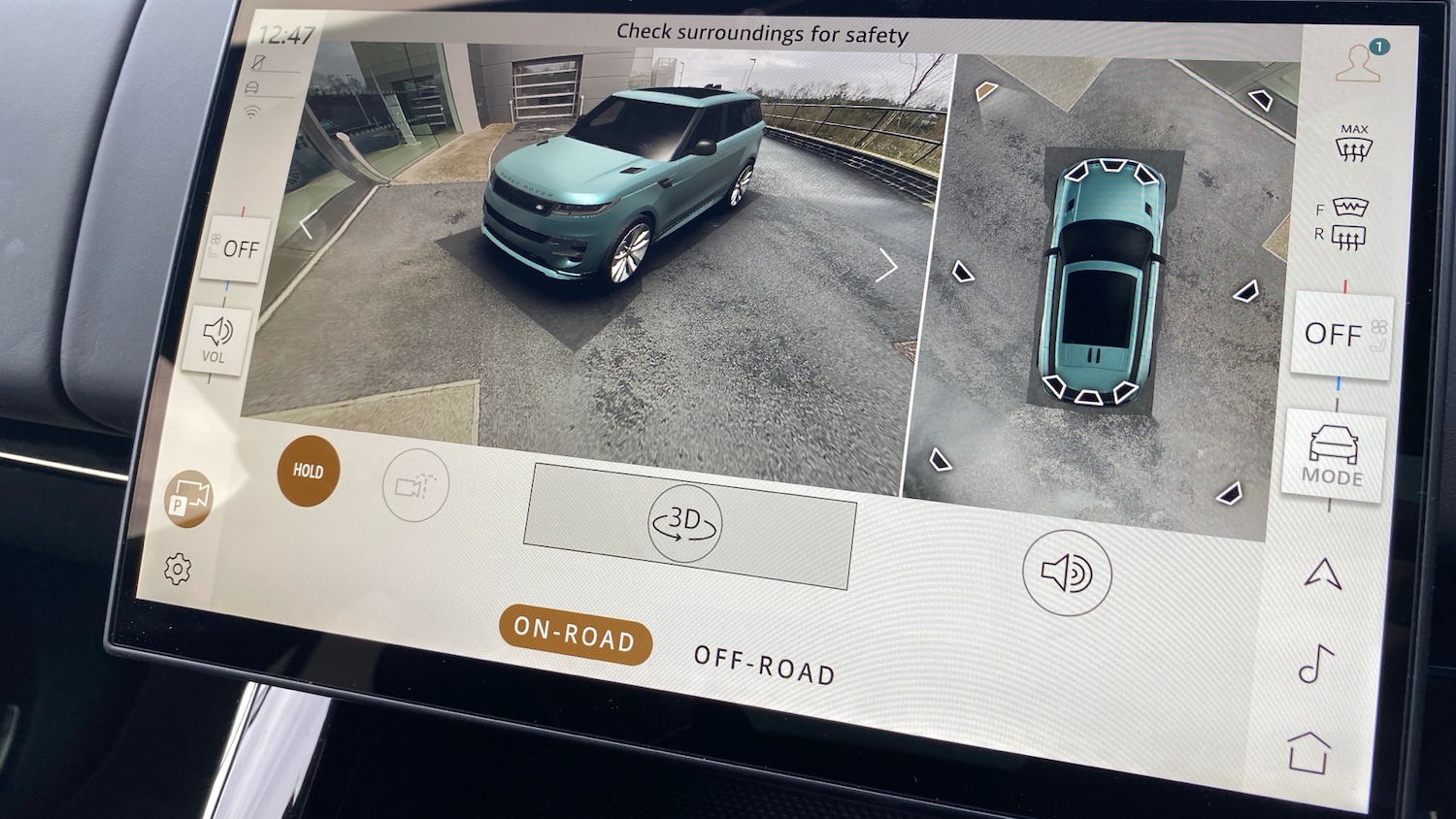Open the settings gear icon

click(x=178, y=569)
